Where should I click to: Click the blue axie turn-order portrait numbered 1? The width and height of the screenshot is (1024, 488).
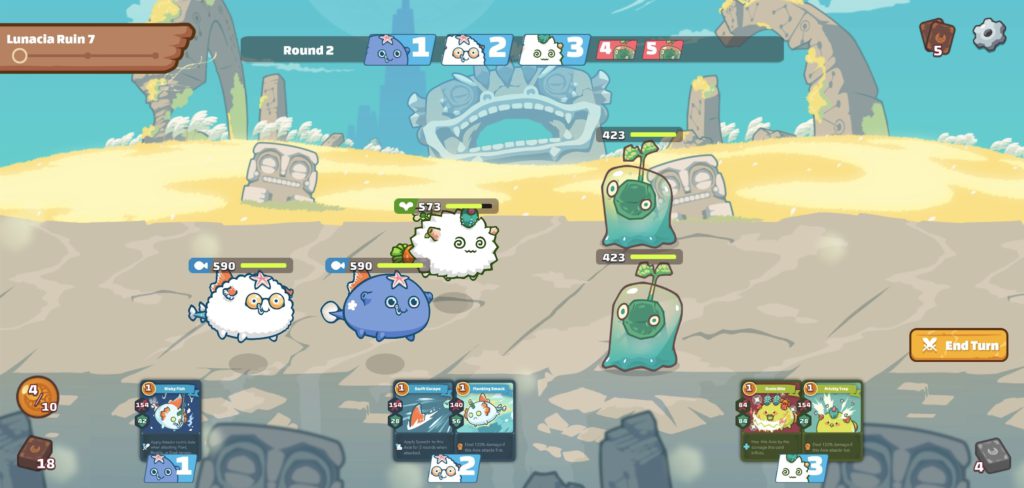pos(398,49)
